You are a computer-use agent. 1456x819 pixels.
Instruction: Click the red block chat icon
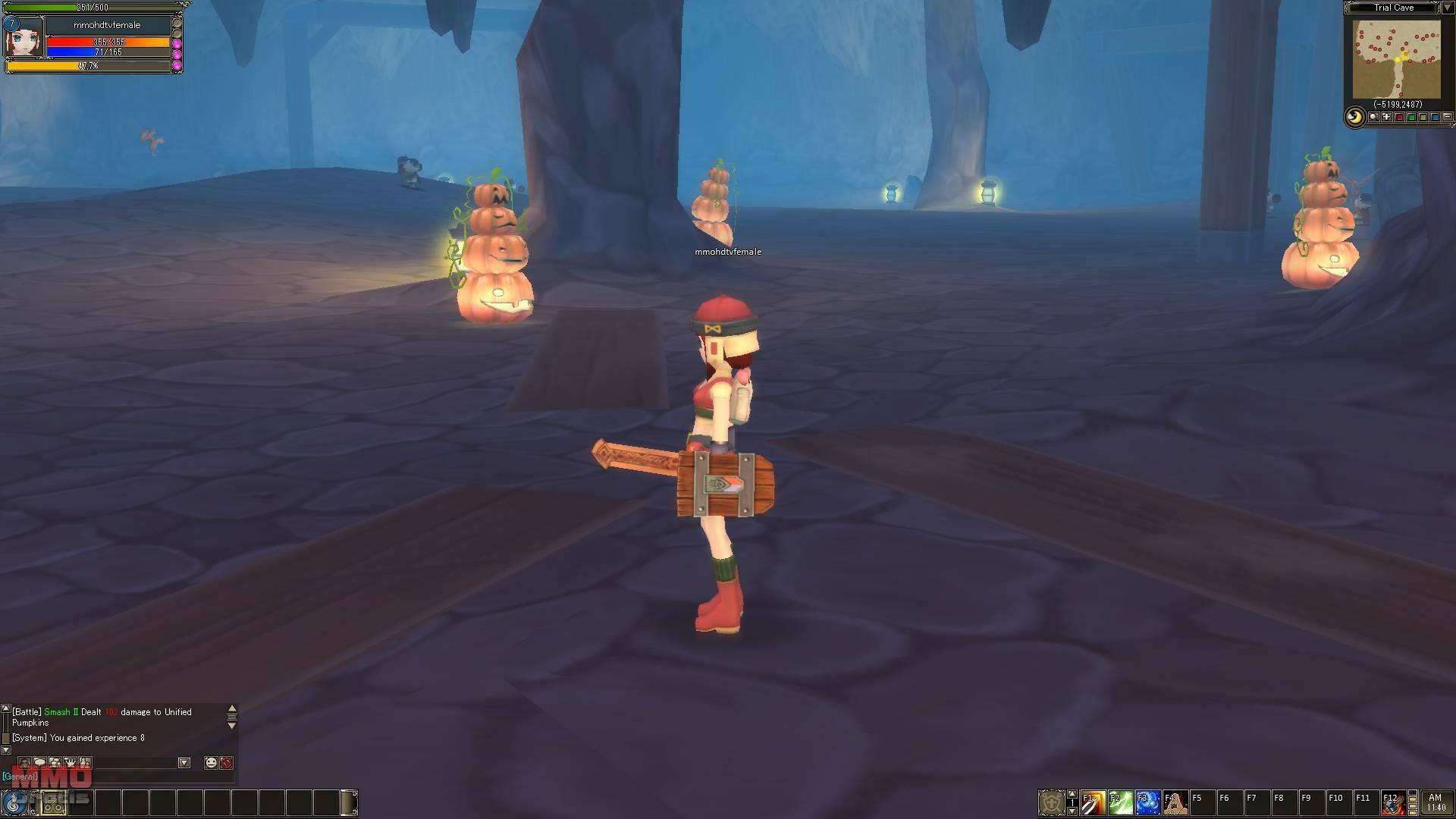pyautogui.click(x=226, y=763)
